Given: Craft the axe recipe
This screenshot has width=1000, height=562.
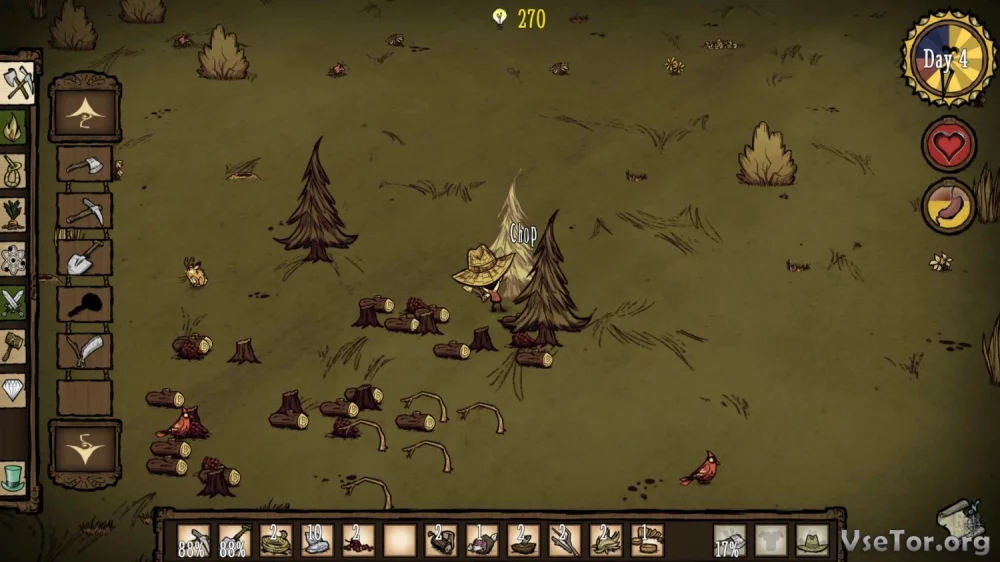Looking at the screenshot, I should [84, 165].
